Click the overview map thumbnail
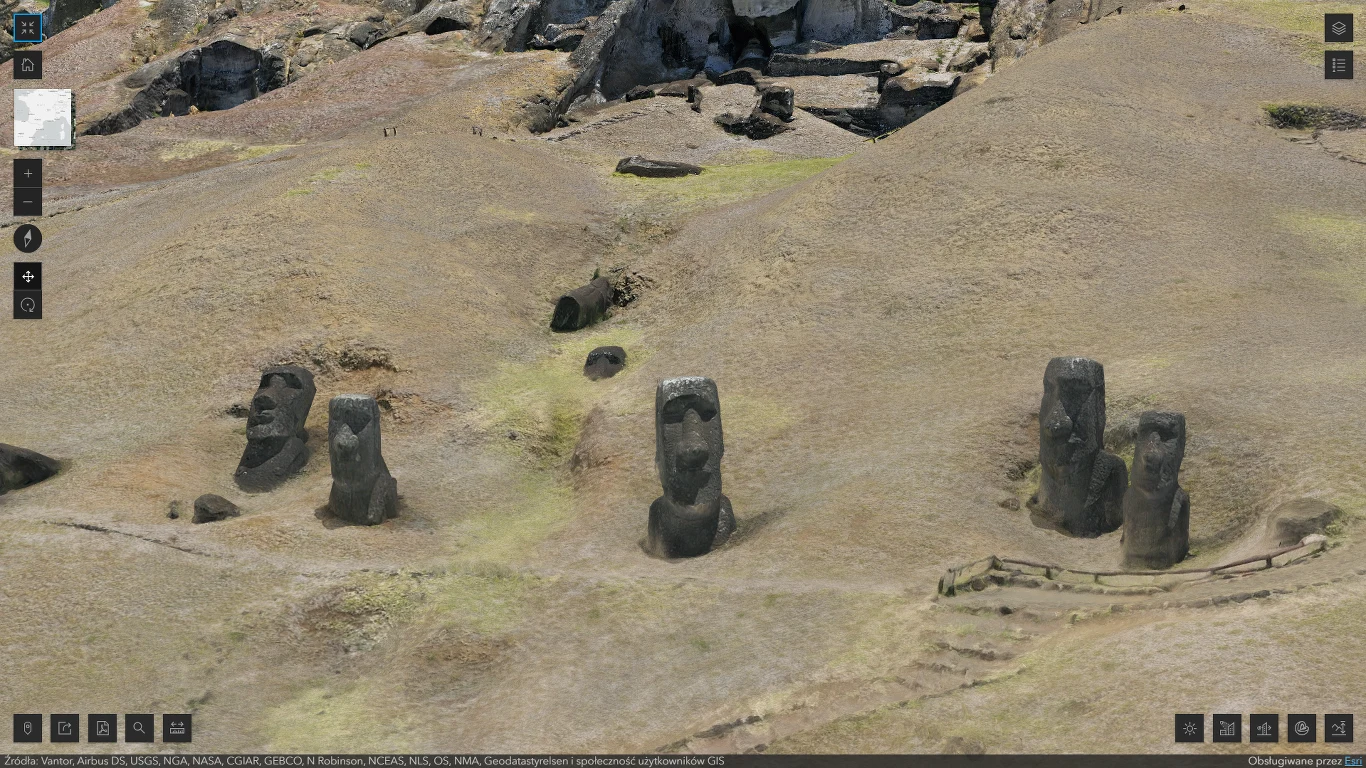 pos(41,118)
